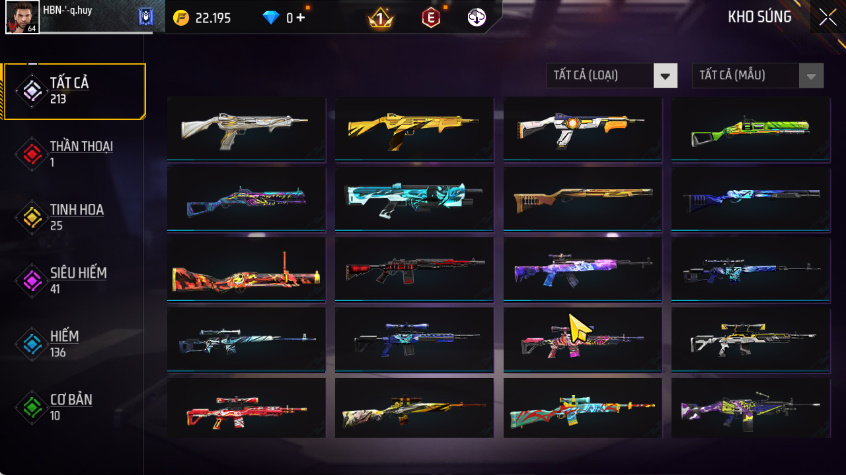846x475 pixels.
Task: Choose the solid gold gun skin
Action: click(x=414, y=128)
